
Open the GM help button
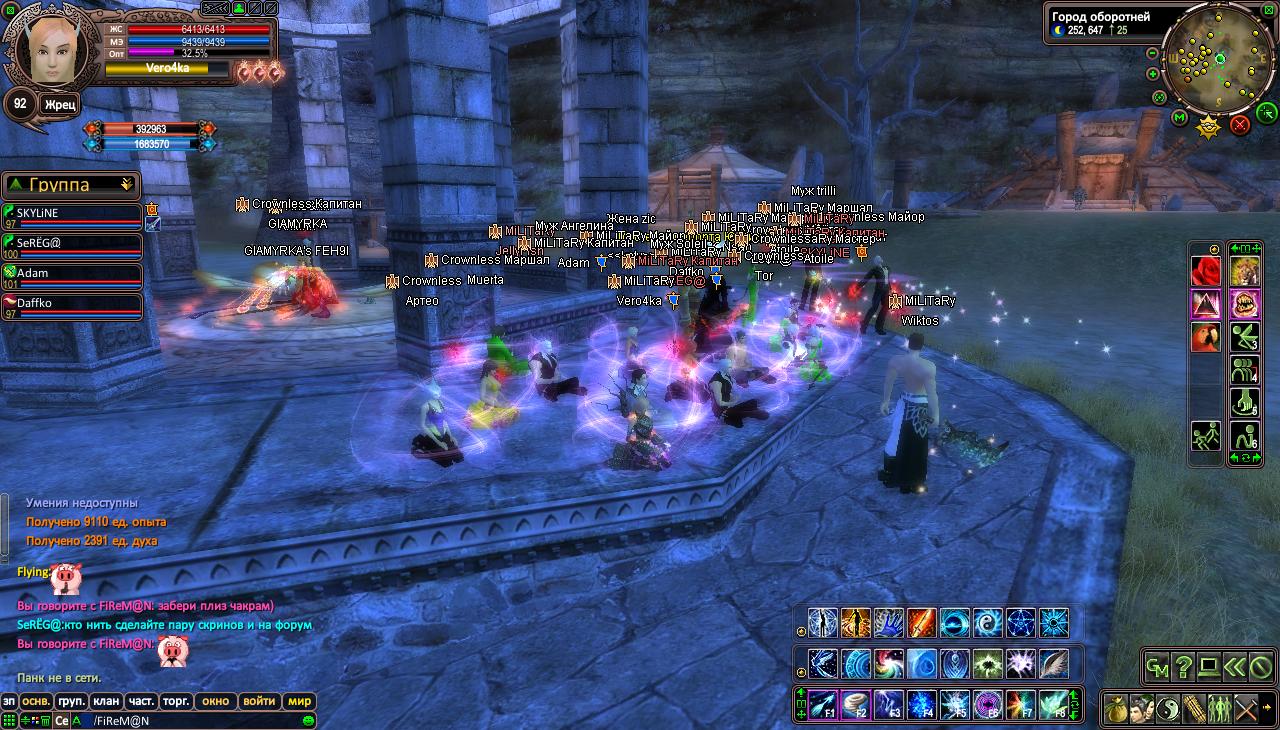tap(1157, 666)
